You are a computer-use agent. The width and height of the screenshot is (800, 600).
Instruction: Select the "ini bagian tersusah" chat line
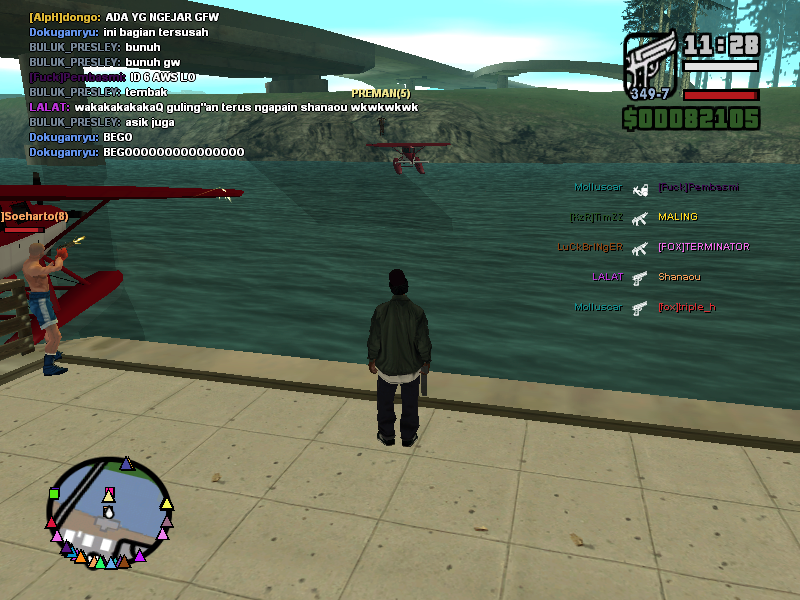click(x=119, y=32)
